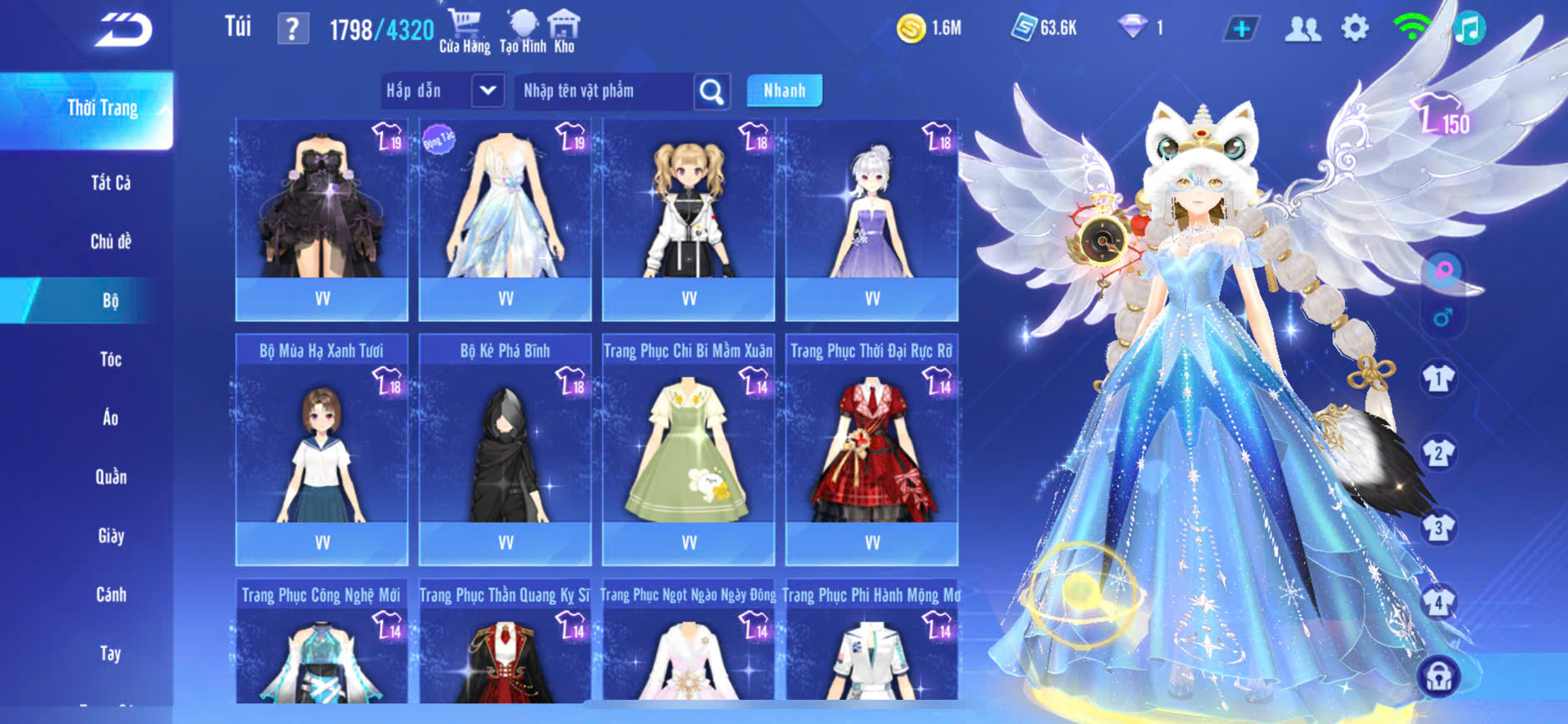Switch to the Chủ đề category

111,242
